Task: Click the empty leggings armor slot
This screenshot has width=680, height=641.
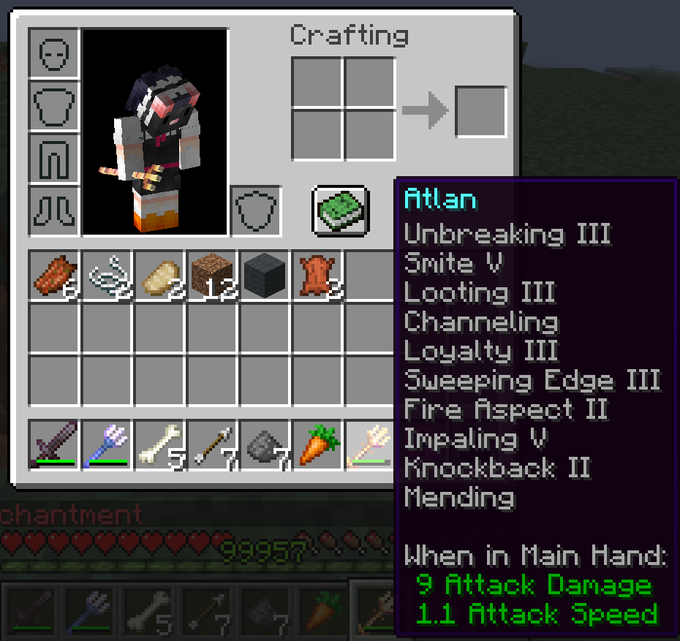Action: click(x=54, y=158)
